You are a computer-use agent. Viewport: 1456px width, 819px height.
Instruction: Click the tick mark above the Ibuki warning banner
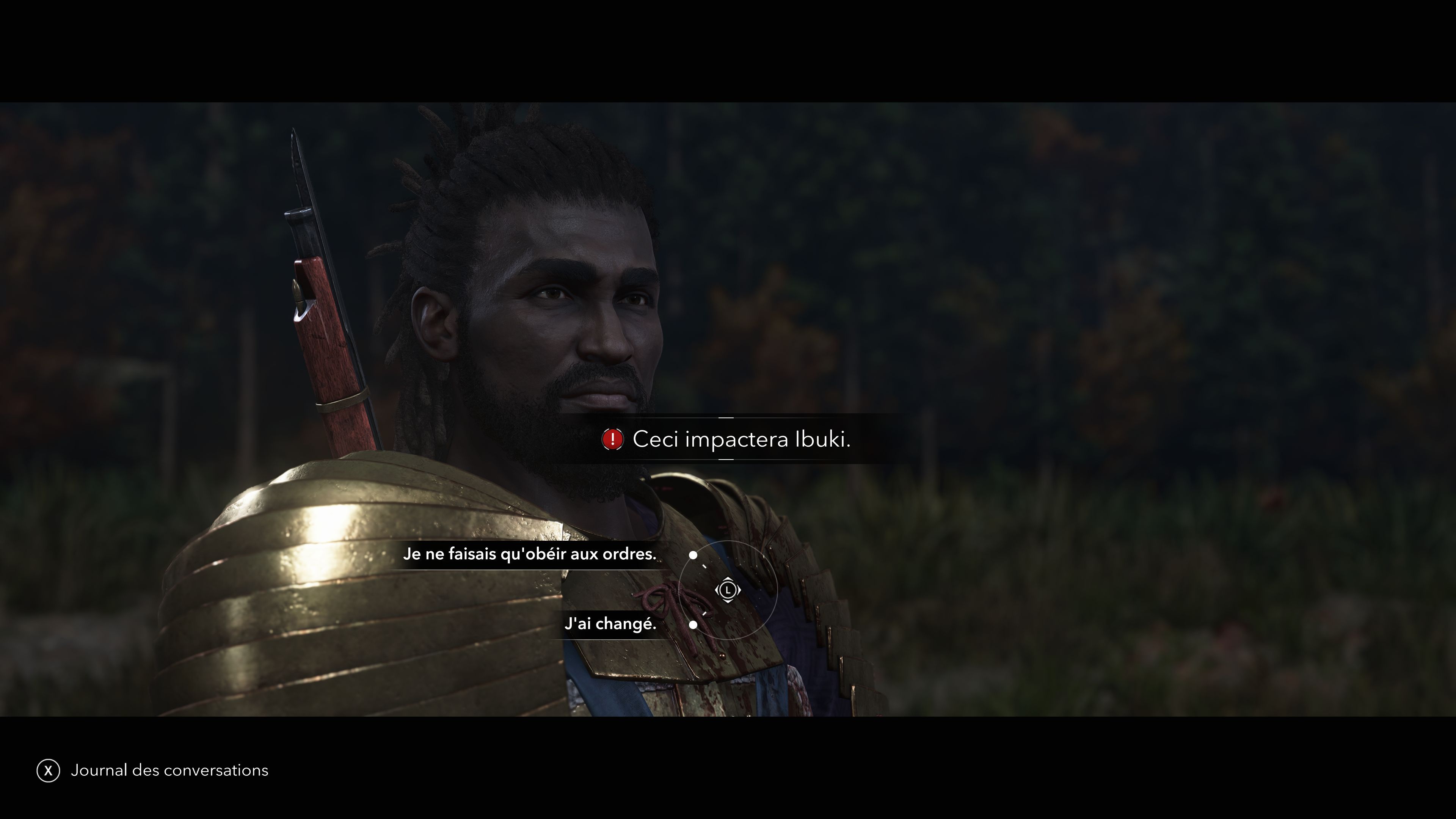(726, 418)
